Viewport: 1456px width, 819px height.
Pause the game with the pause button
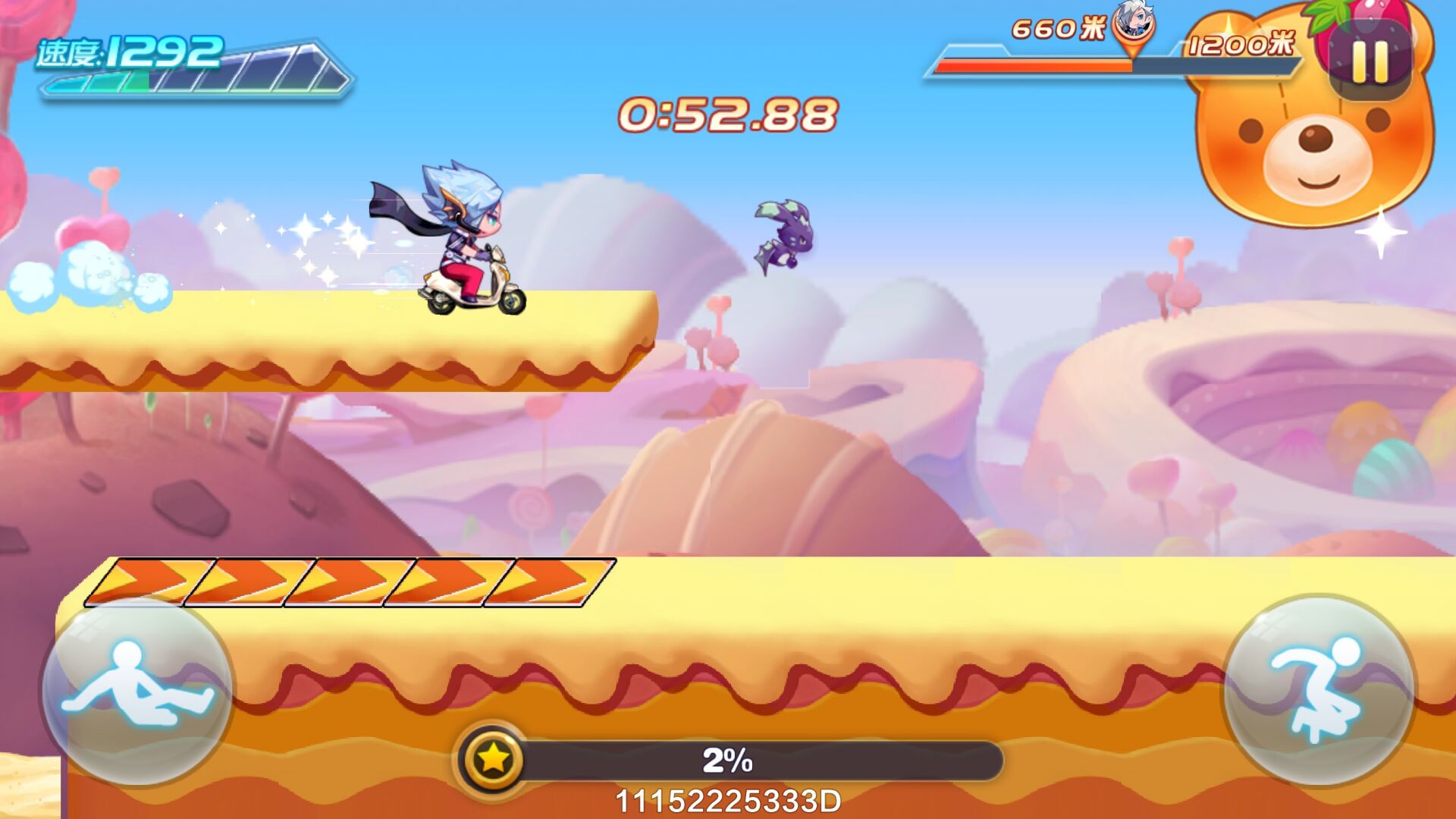1370,61
